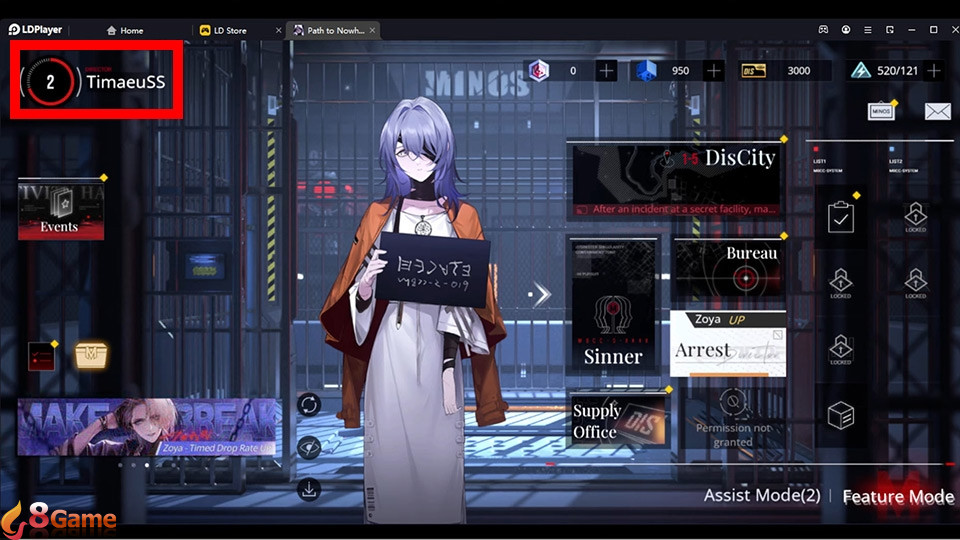Viewport: 960px width, 540px height.
Task: Enter the DisCity 1-5 stage
Action: [675, 179]
